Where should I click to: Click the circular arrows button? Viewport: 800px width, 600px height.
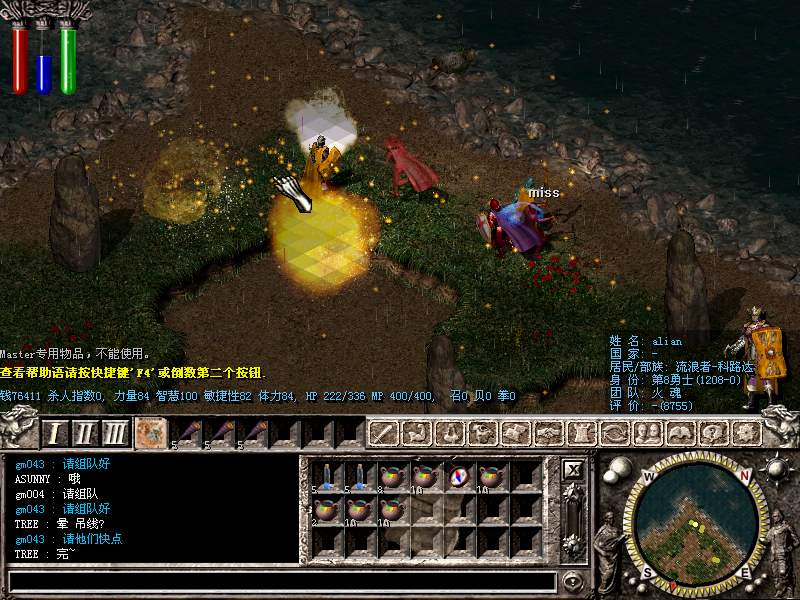point(614,433)
